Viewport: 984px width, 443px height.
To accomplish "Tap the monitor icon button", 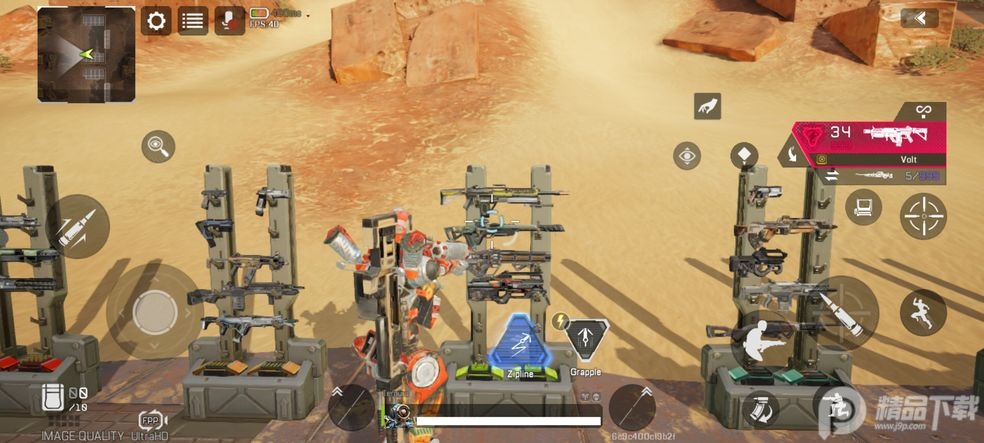I will point(862,208).
